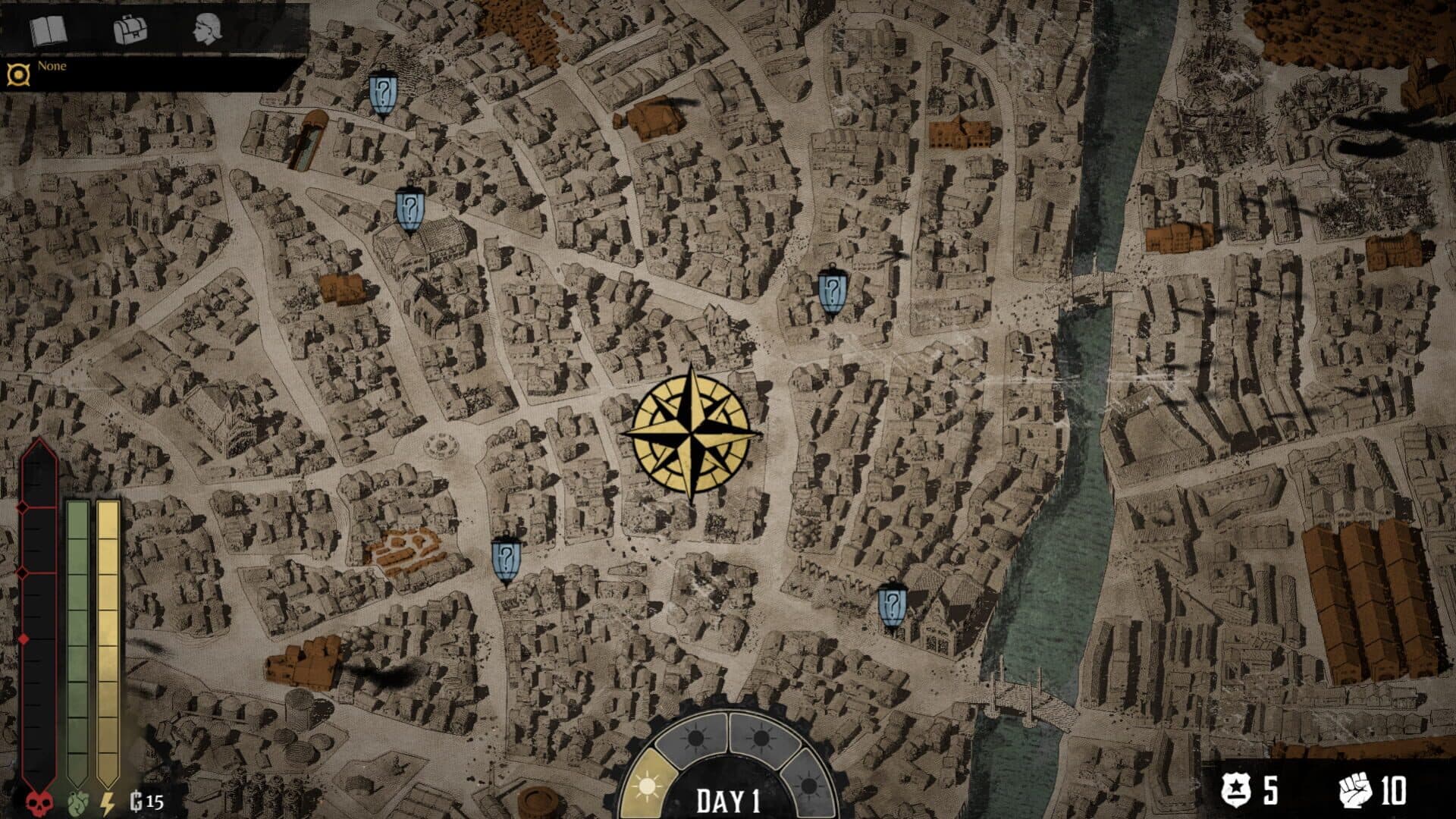1456x819 pixels.
Task: Open the journal book icon
Action: click(x=49, y=31)
